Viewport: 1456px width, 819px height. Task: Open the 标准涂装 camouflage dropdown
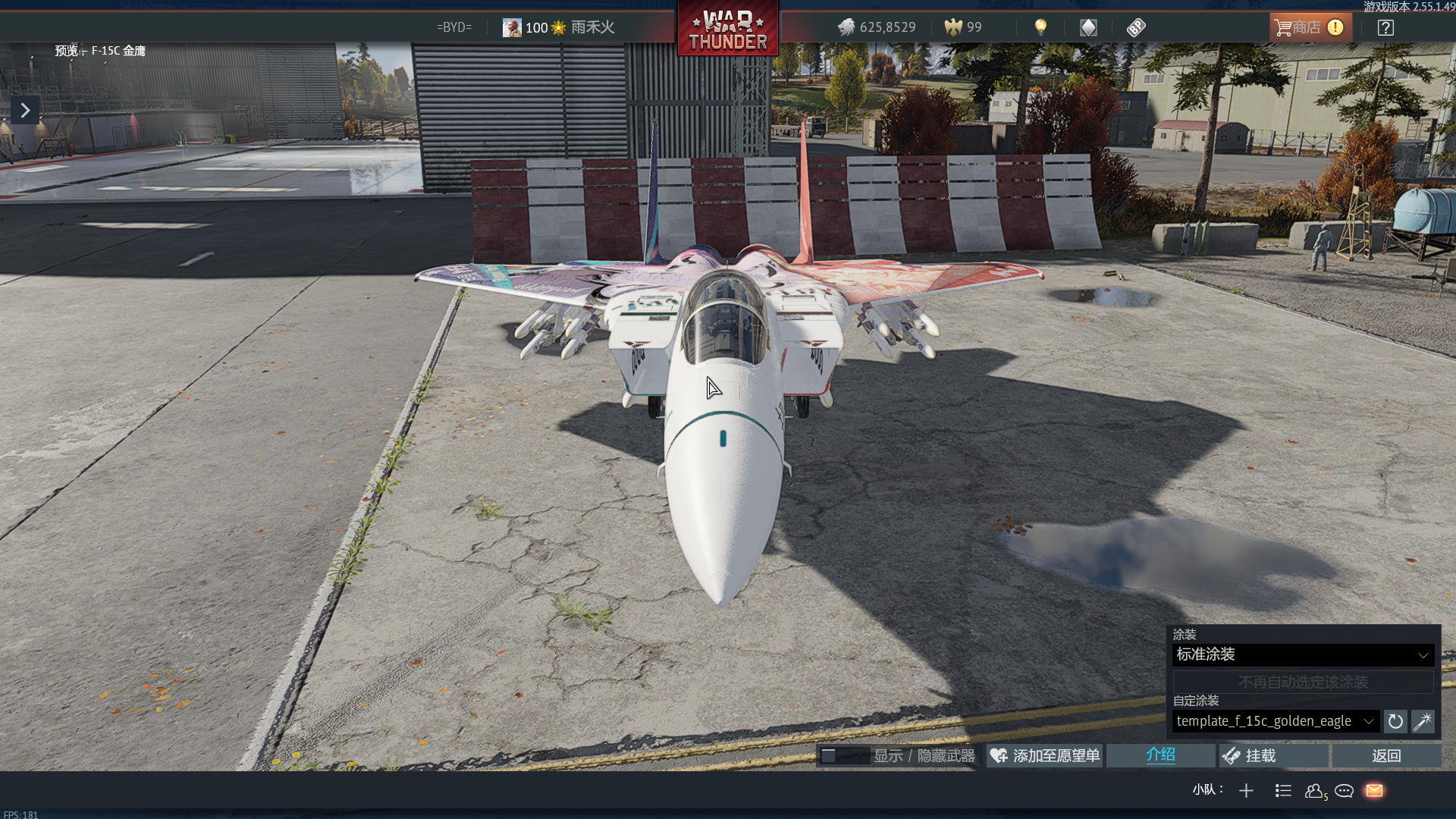coord(1302,654)
